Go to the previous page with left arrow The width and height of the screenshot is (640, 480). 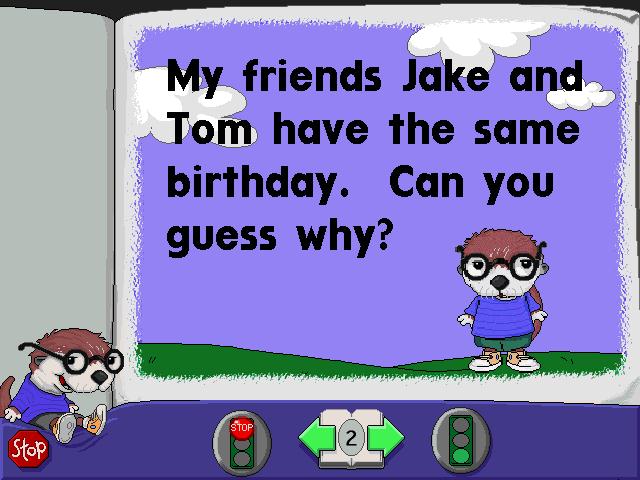(x=316, y=437)
